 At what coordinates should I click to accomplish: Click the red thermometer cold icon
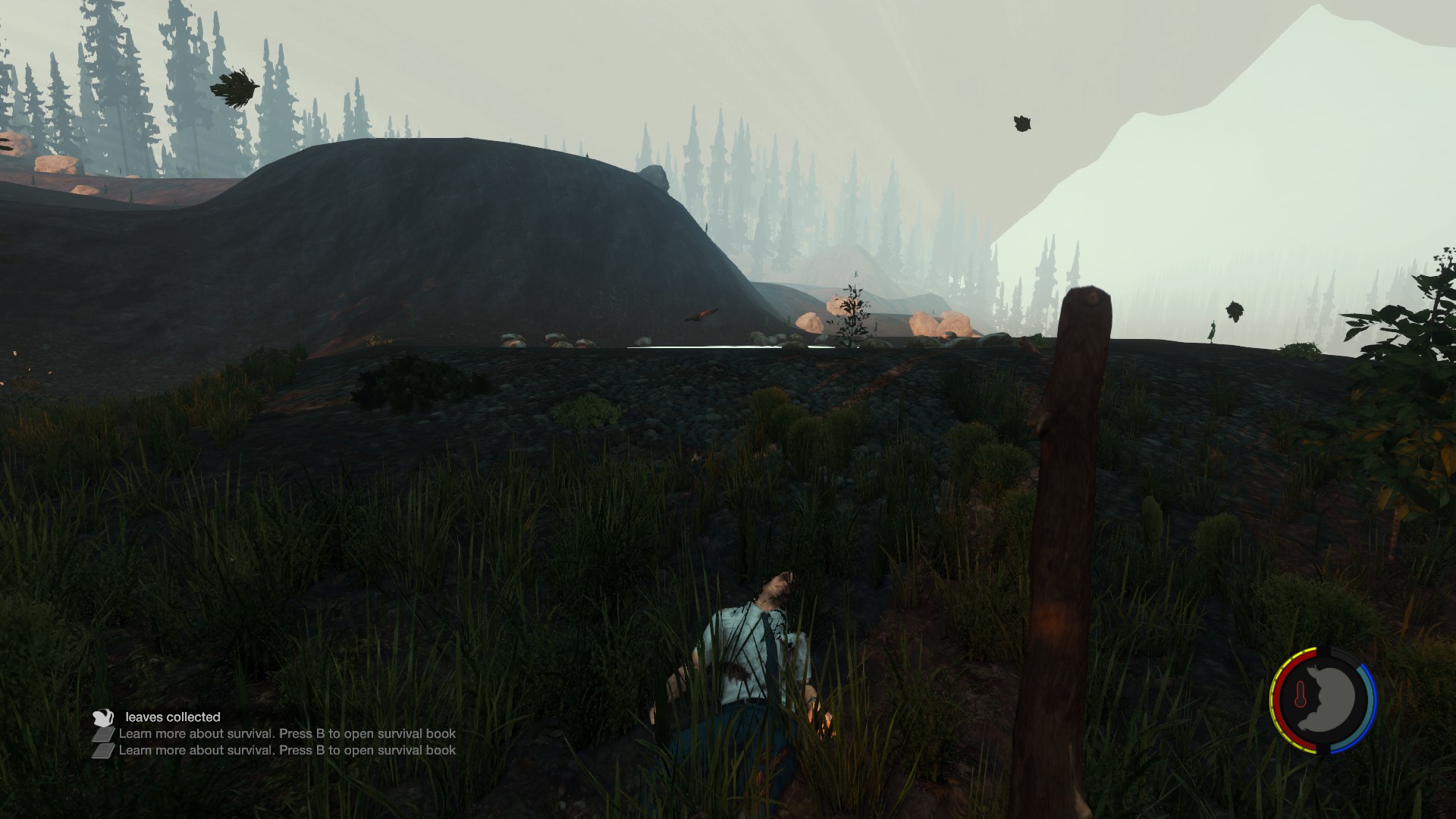pos(1300,695)
